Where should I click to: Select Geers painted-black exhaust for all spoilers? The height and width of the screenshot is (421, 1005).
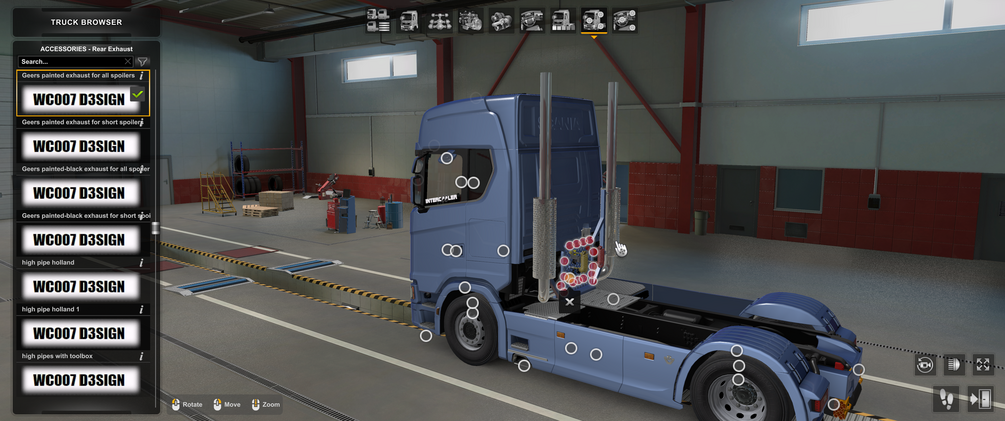point(79,193)
